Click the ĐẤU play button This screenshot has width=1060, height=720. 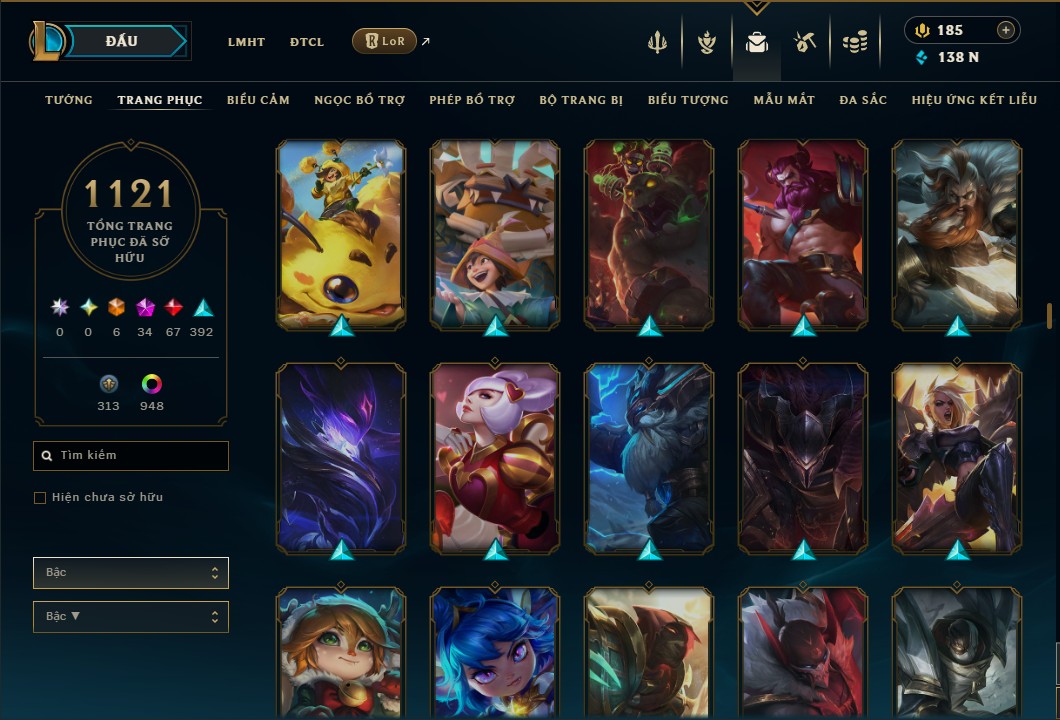pyautogui.click(x=122, y=41)
